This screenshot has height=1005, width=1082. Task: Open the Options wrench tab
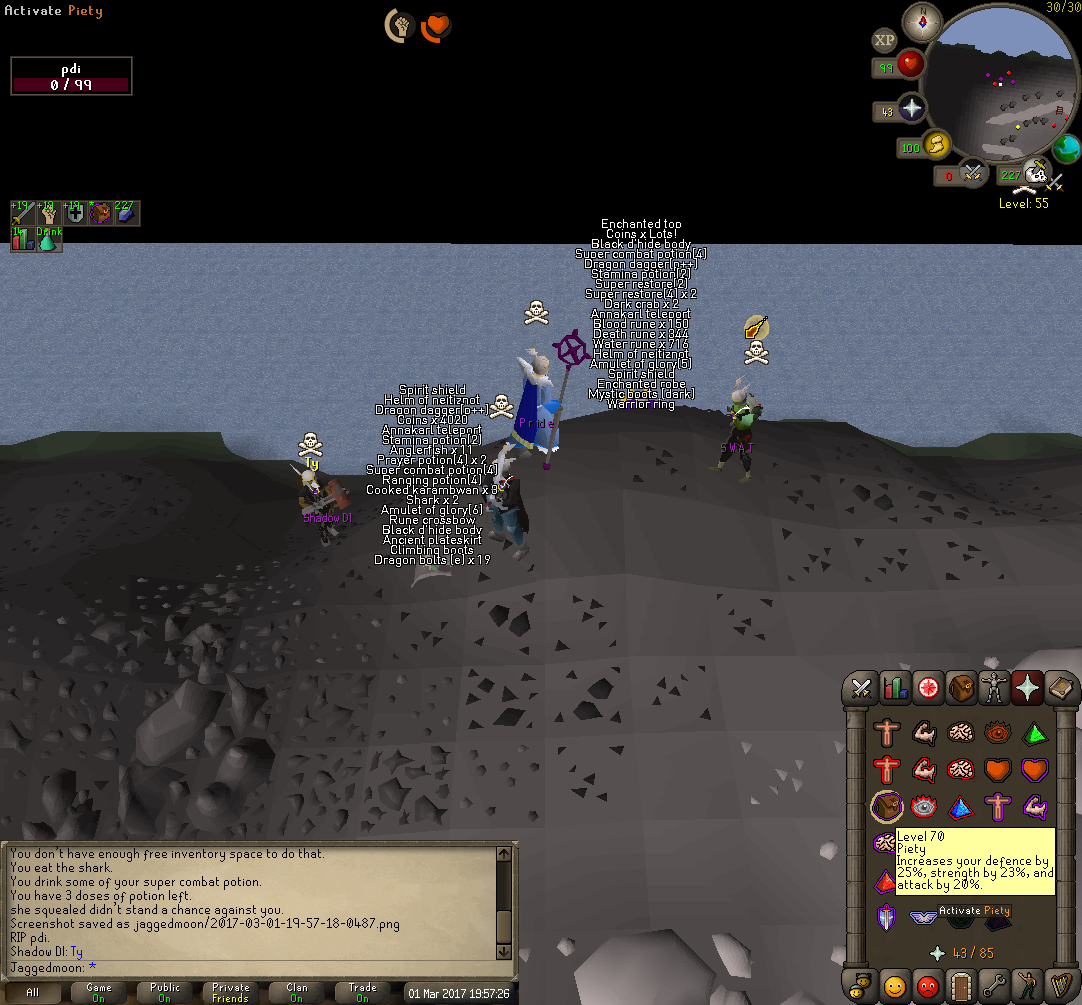point(995,983)
